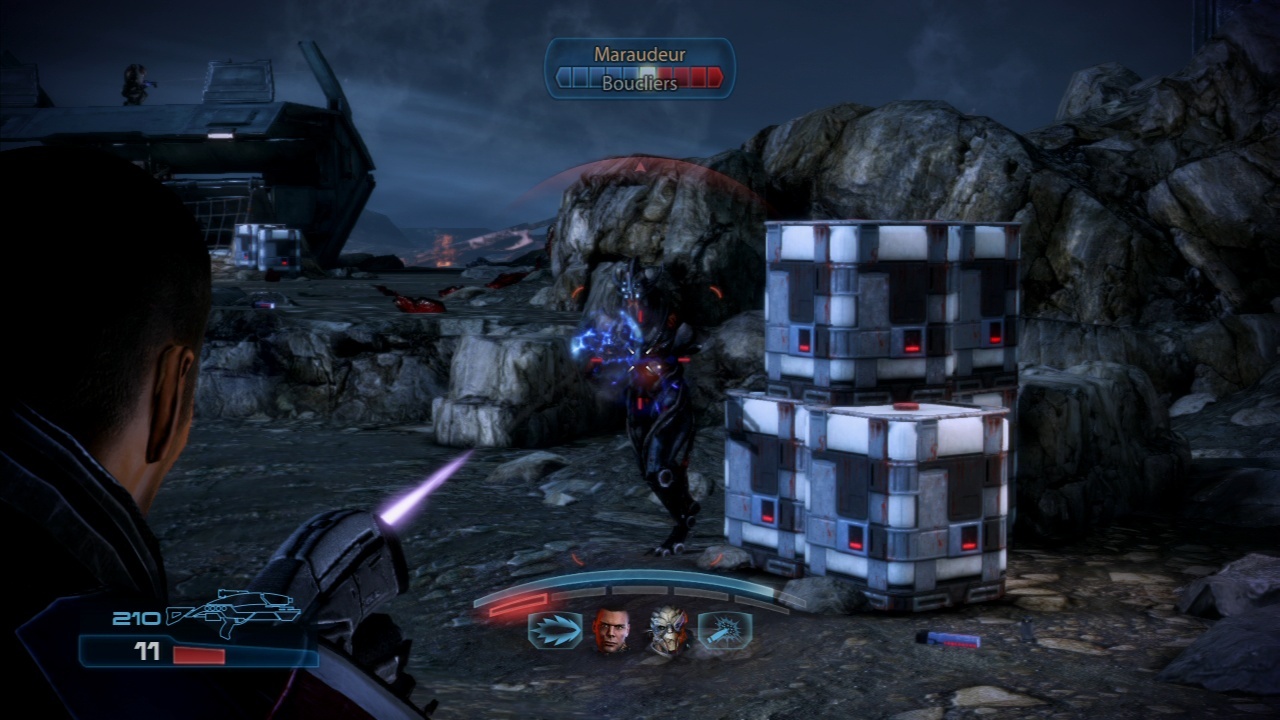Image resolution: width=1280 pixels, height=720 pixels.
Task: Click the assault rifle weapon icon
Action: 233,611
